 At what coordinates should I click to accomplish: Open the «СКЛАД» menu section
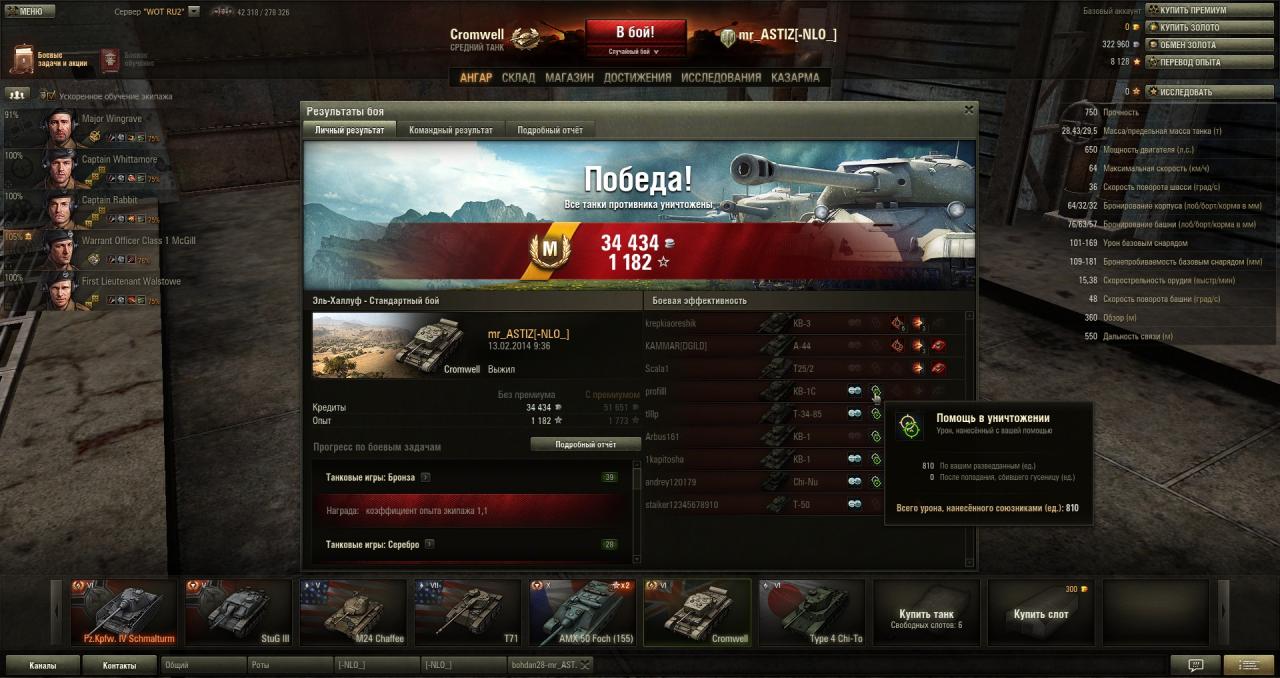(x=518, y=77)
